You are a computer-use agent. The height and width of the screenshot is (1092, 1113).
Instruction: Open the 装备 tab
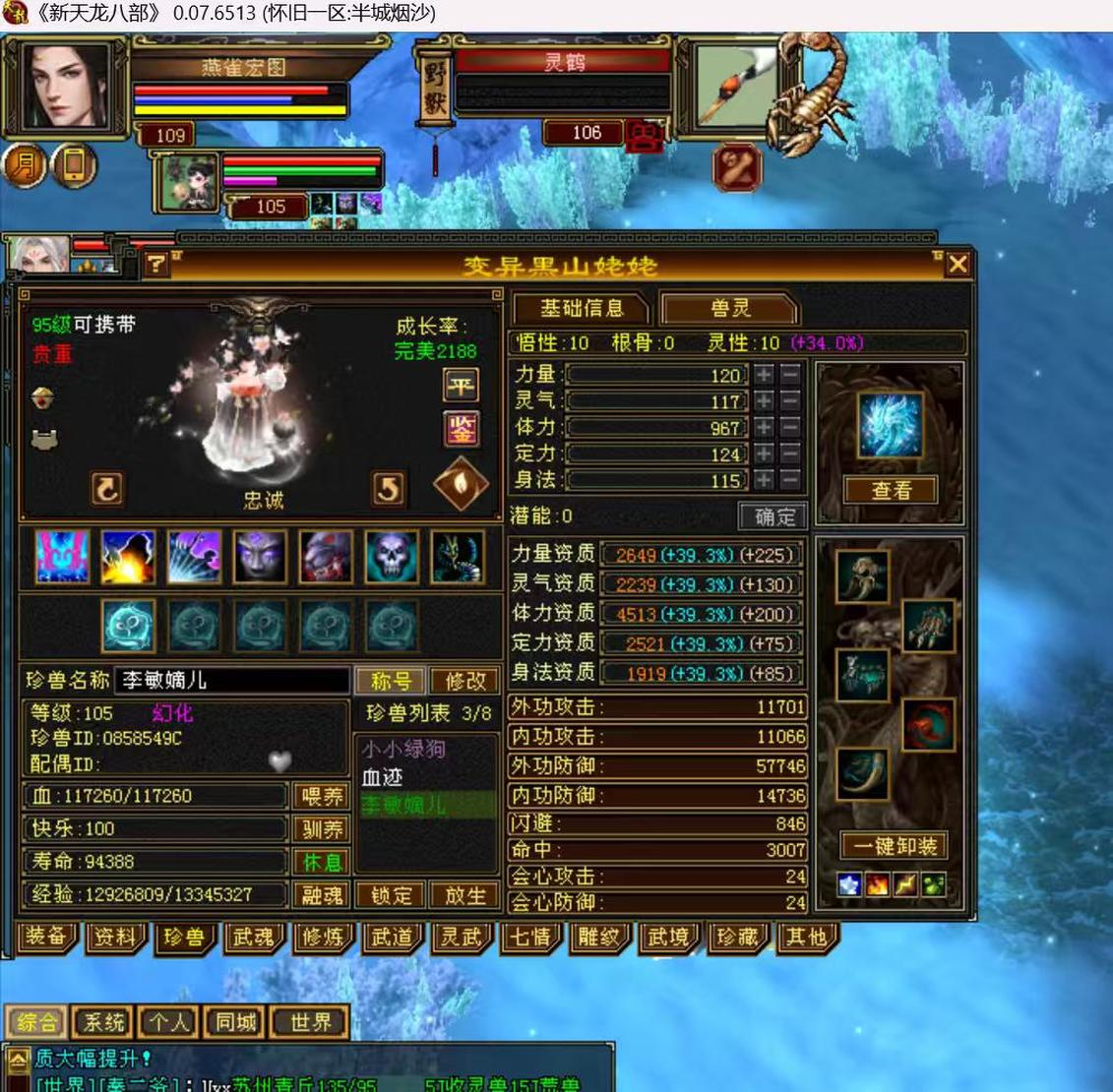[46, 938]
